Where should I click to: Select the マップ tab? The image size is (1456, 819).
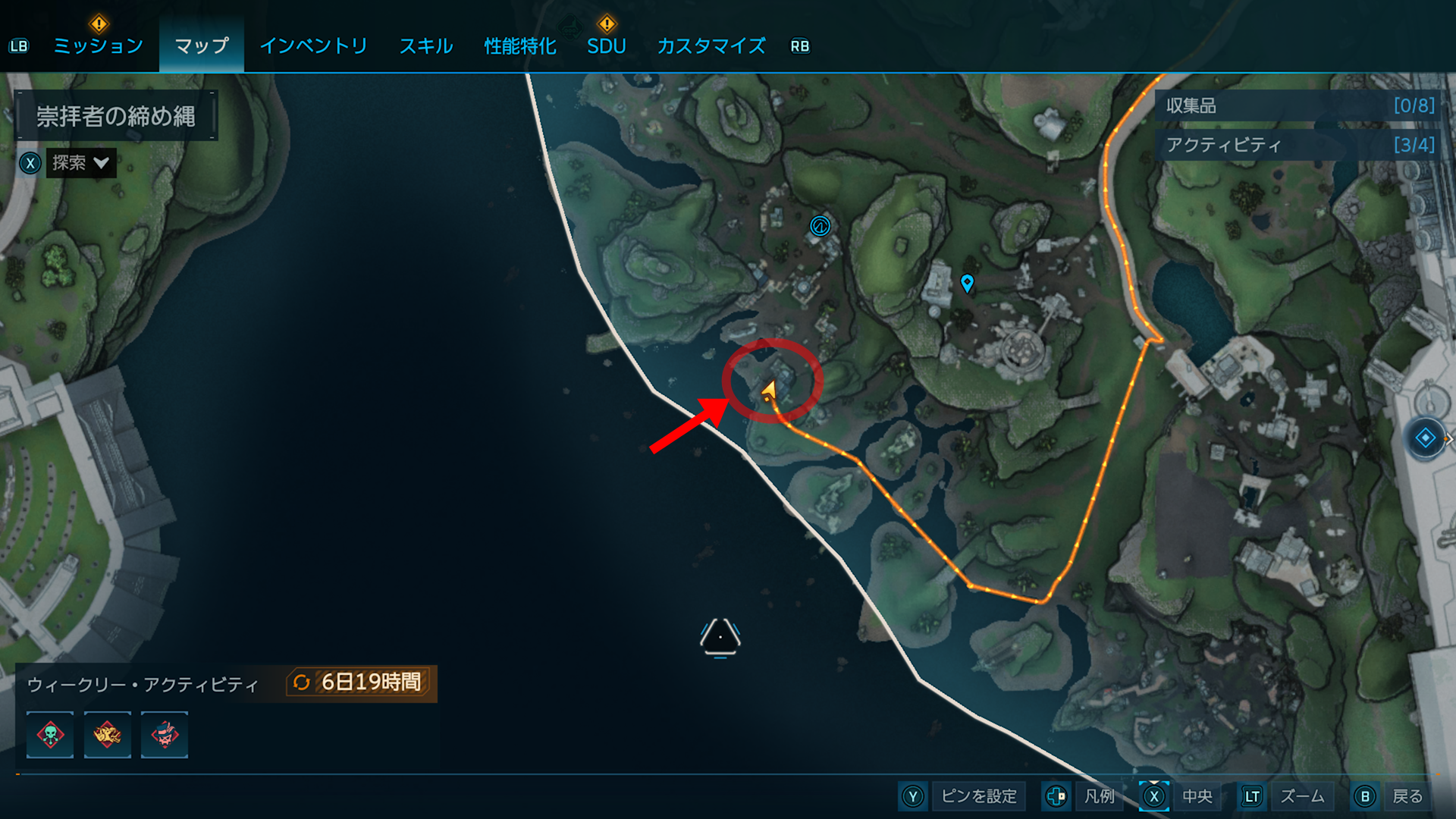pos(201,46)
